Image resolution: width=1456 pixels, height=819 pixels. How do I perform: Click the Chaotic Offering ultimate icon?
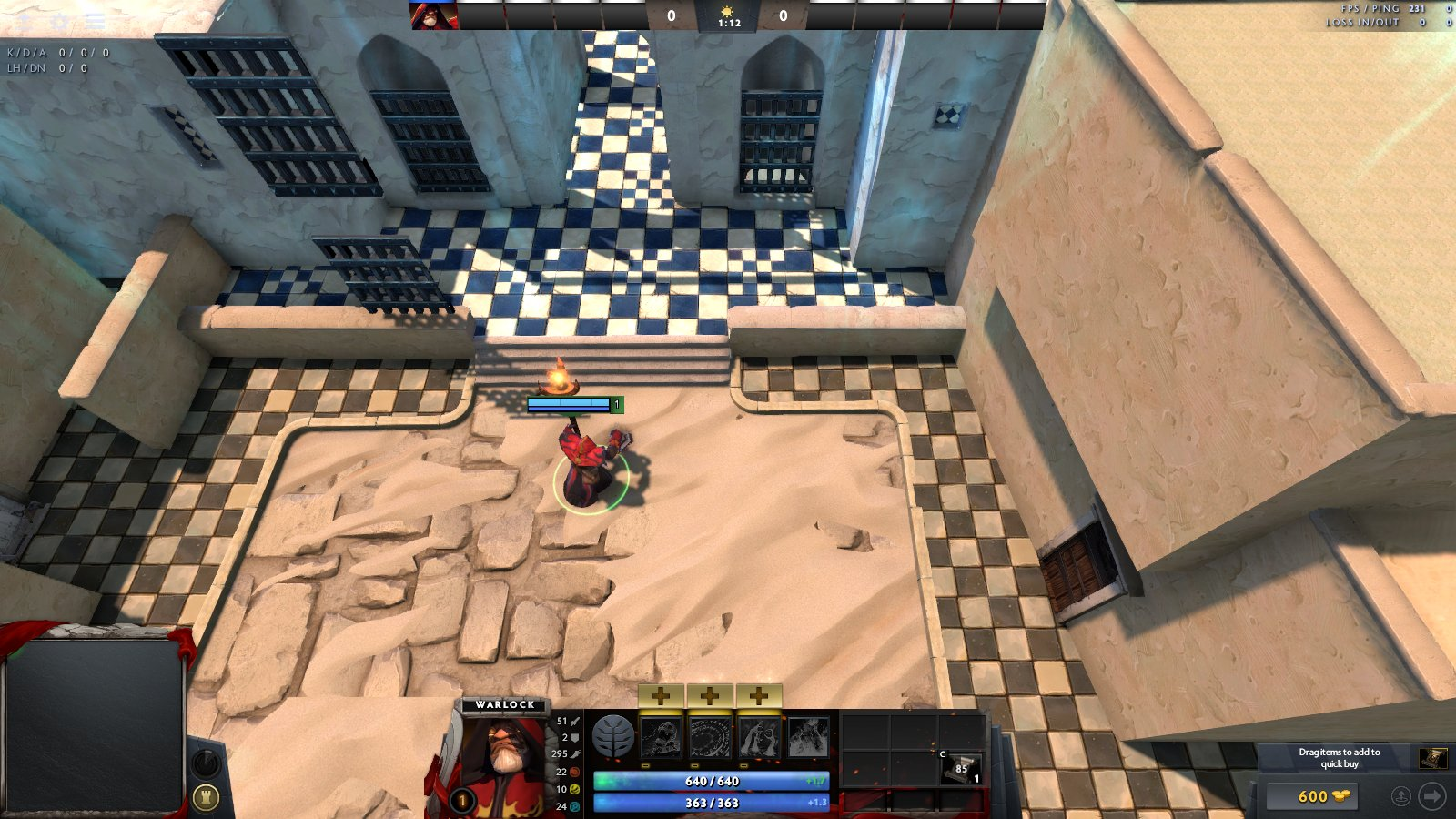808,737
